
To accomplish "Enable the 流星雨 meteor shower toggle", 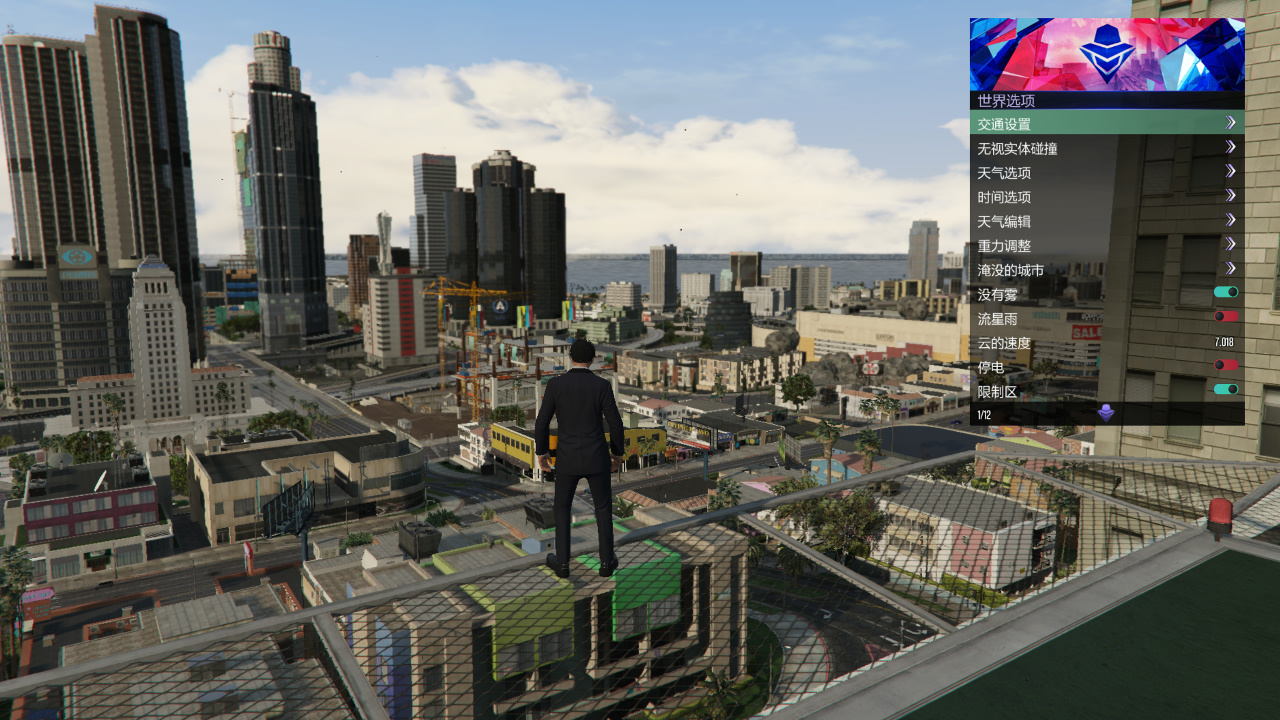I will [1225, 316].
